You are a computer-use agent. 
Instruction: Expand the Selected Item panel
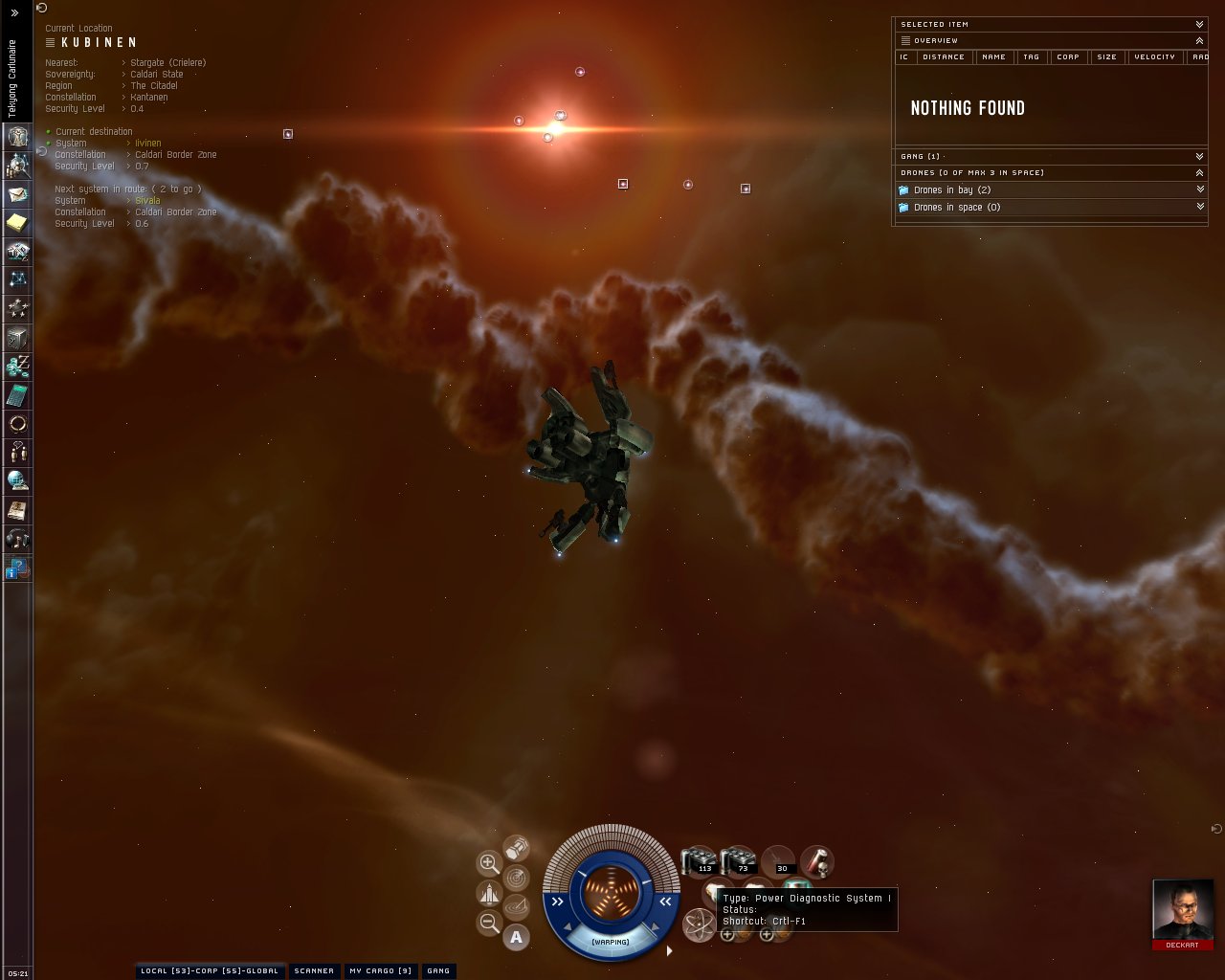(x=1199, y=24)
